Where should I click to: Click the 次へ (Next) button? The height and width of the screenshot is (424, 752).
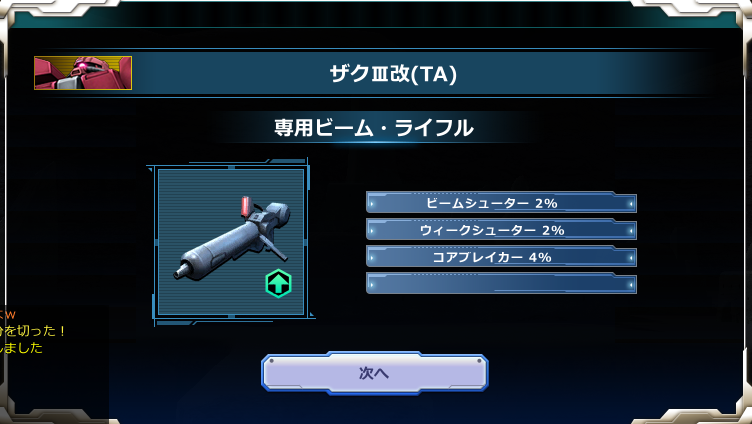[x=374, y=373]
